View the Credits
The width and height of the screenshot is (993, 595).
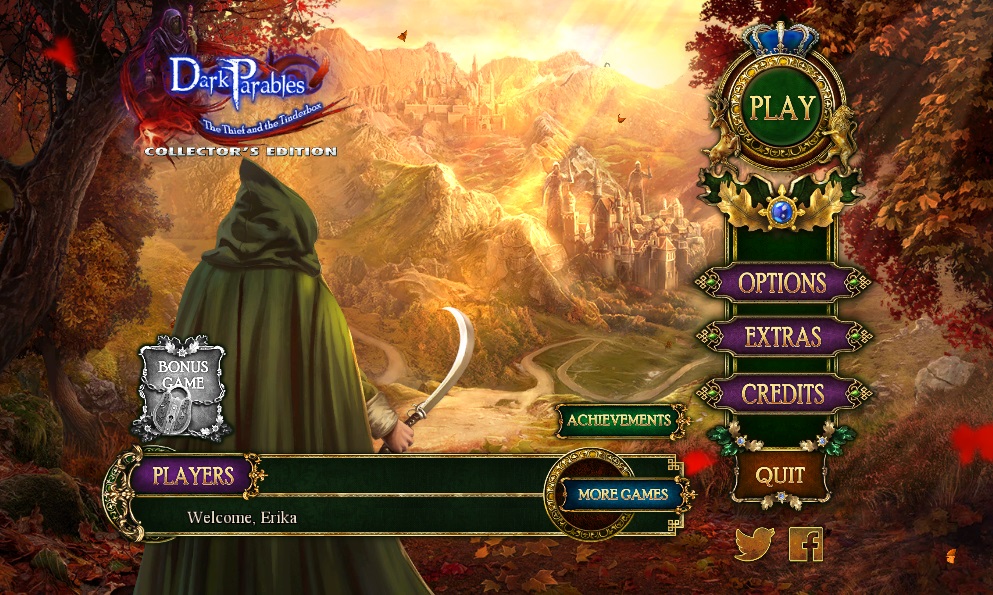782,393
